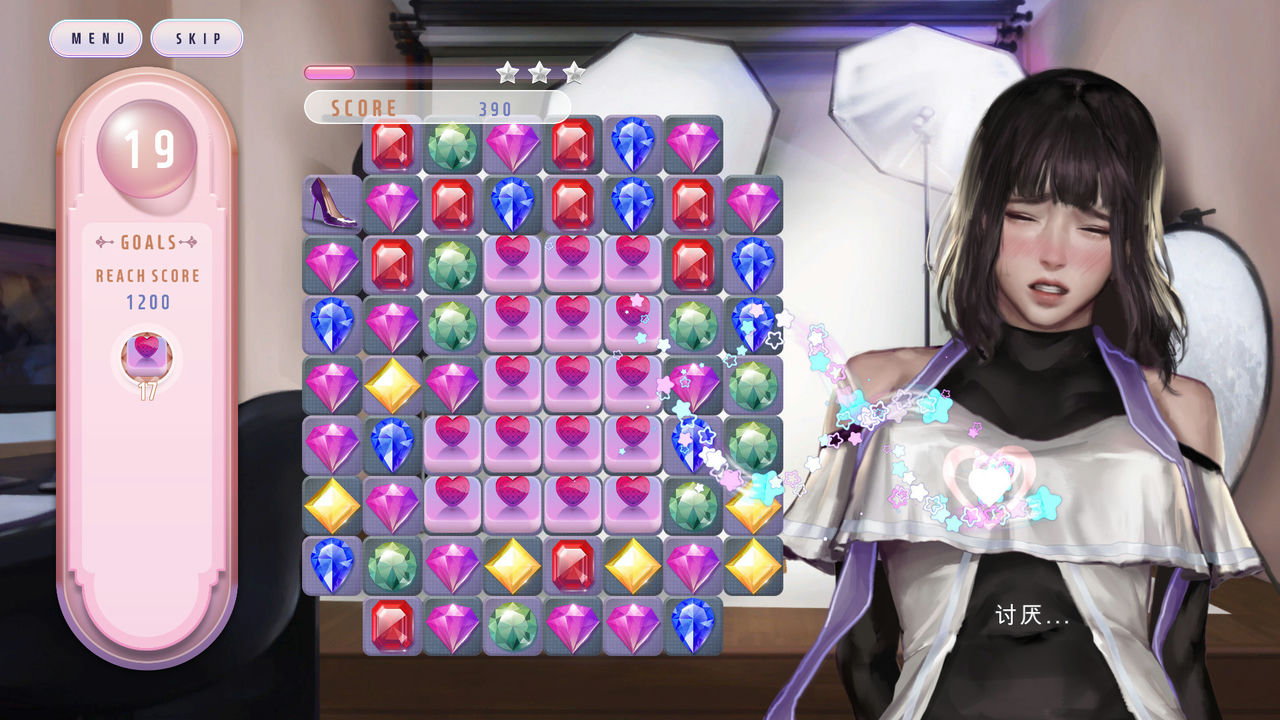Select the yellow diamond gem in the bottom row
The width and height of the screenshot is (1280, 720).
click(511, 564)
